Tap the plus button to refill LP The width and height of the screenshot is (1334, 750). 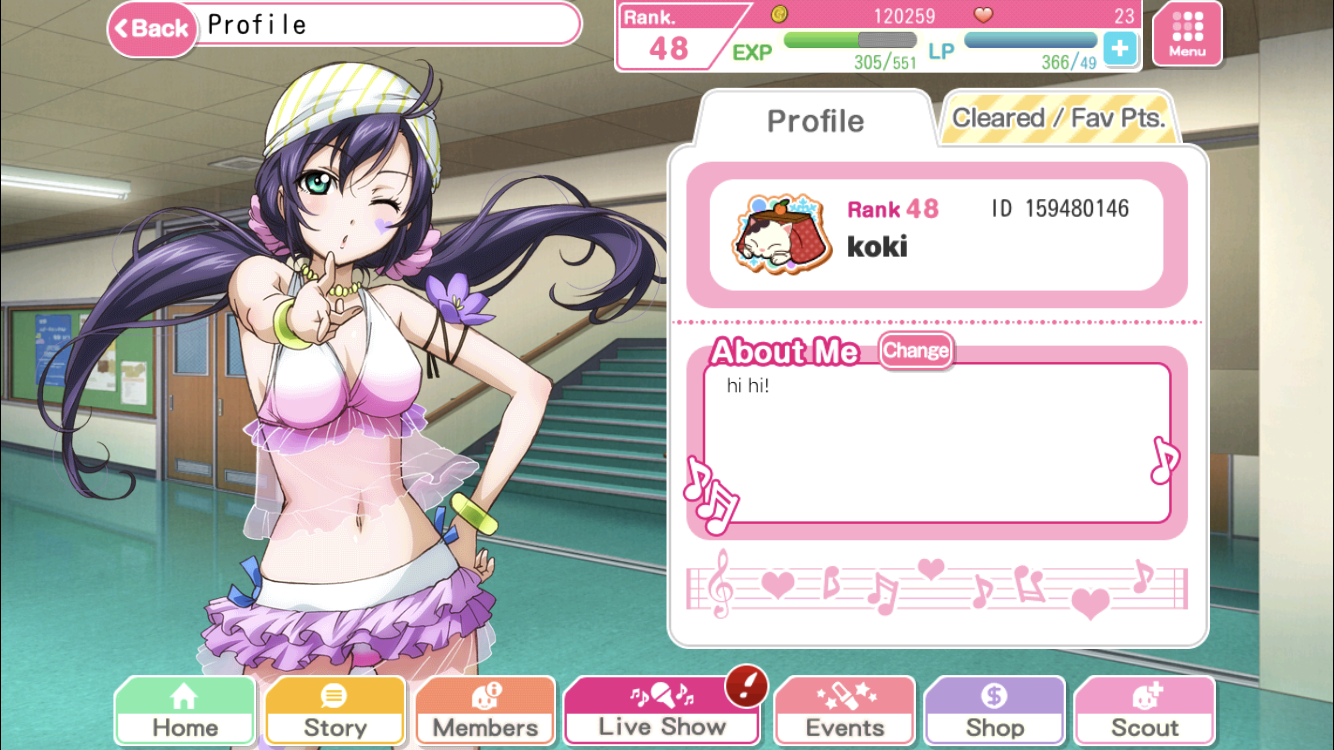coord(1120,48)
